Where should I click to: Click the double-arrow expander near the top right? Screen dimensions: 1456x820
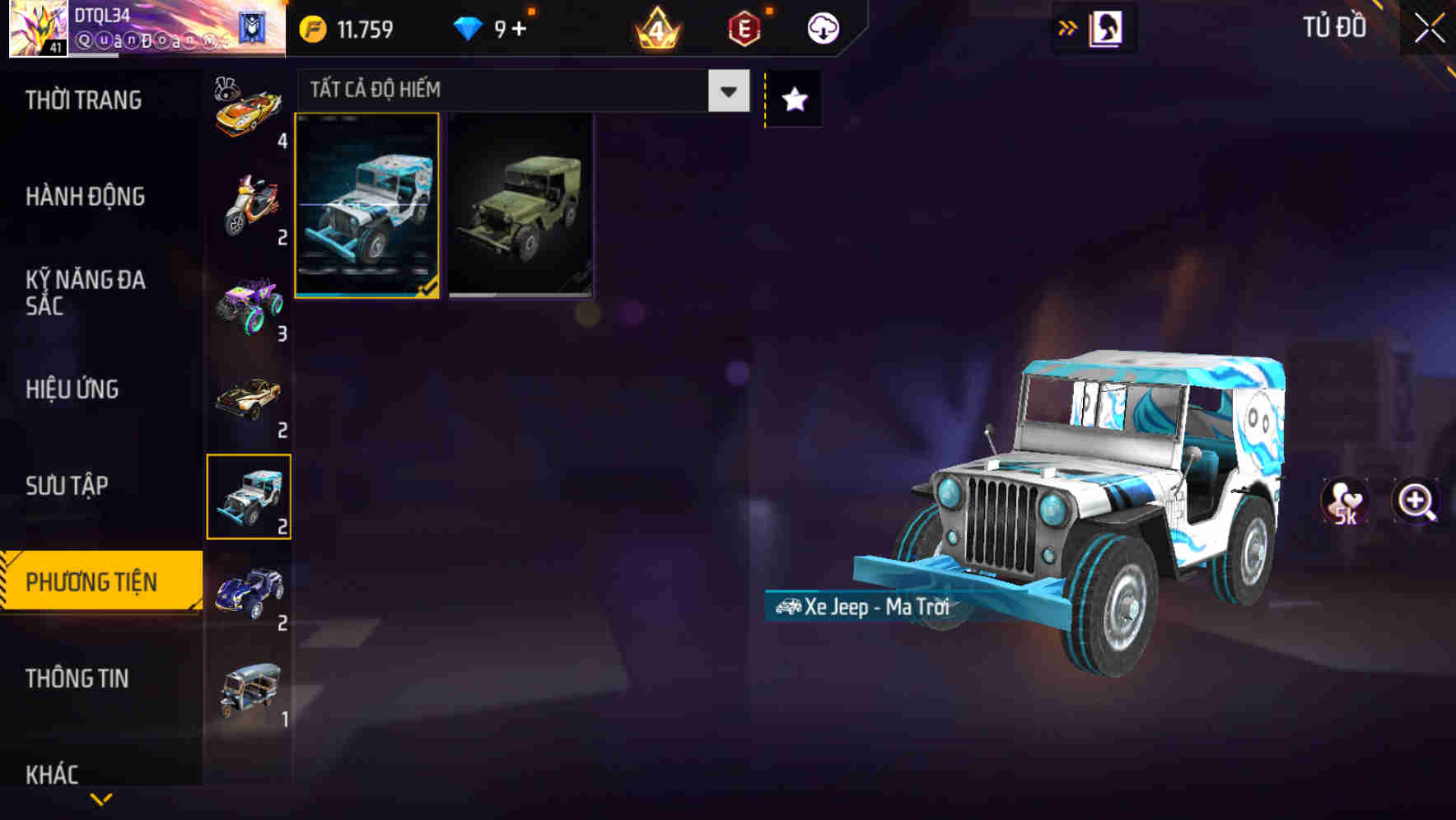pyautogui.click(x=1066, y=26)
